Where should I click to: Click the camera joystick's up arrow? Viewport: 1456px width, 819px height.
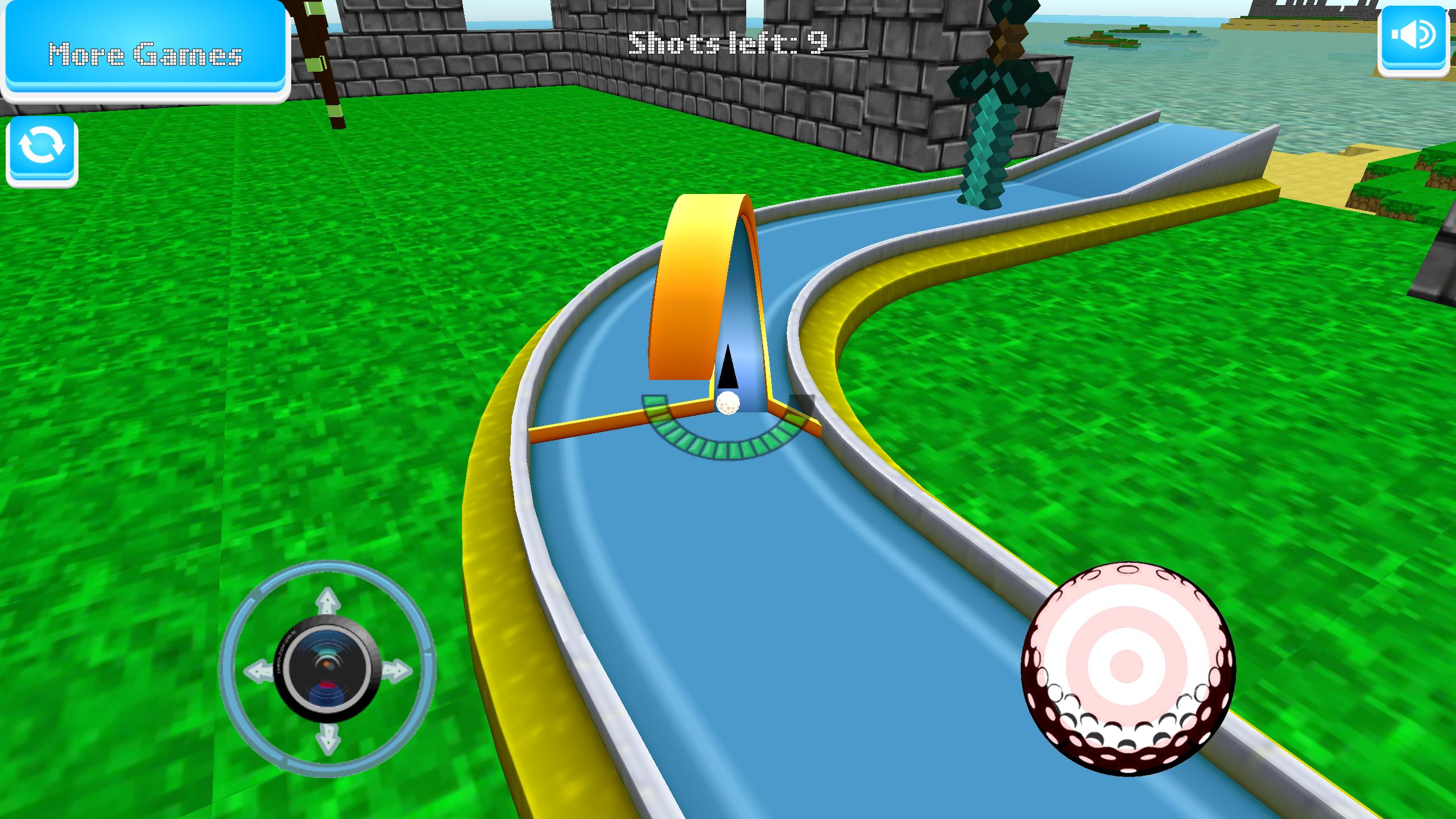click(328, 601)
